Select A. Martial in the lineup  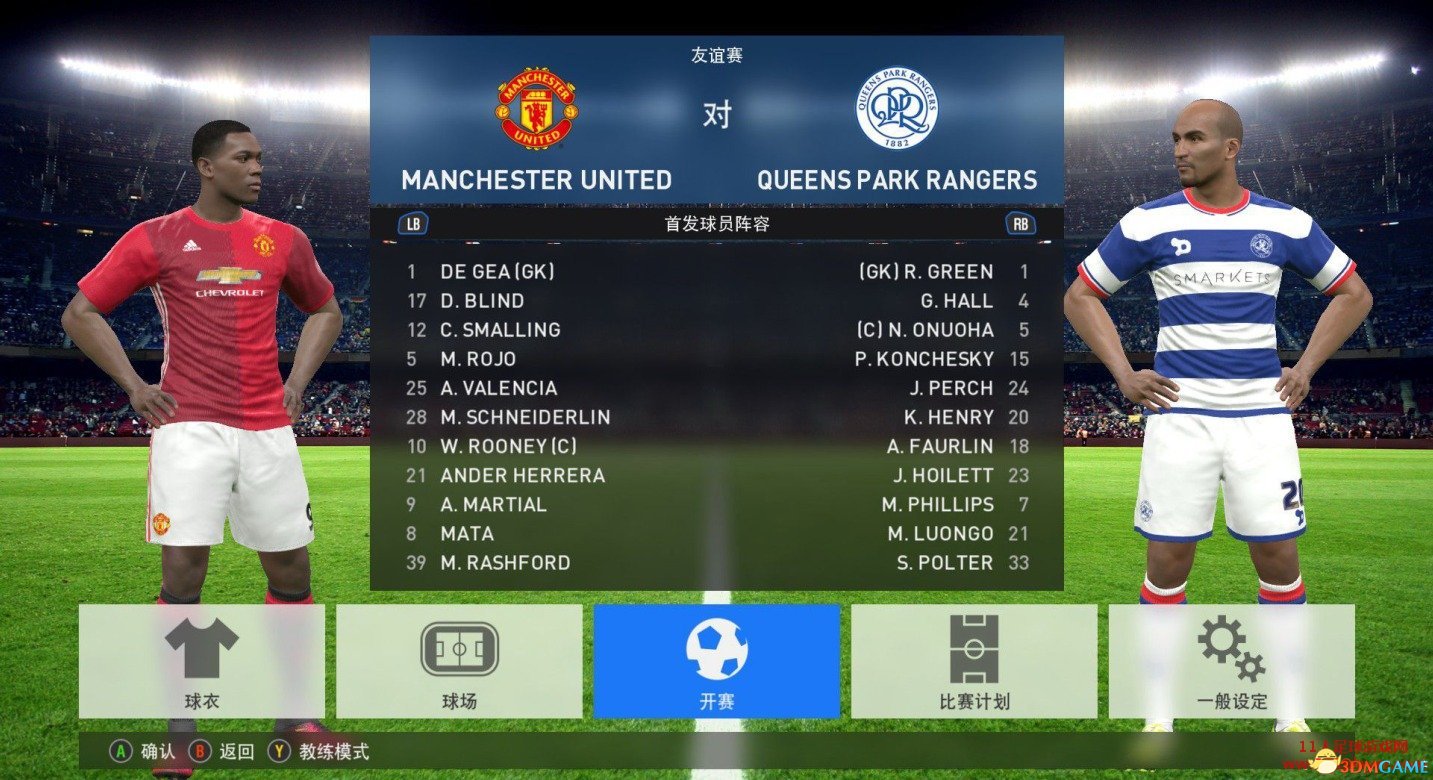tap(493, 504)
